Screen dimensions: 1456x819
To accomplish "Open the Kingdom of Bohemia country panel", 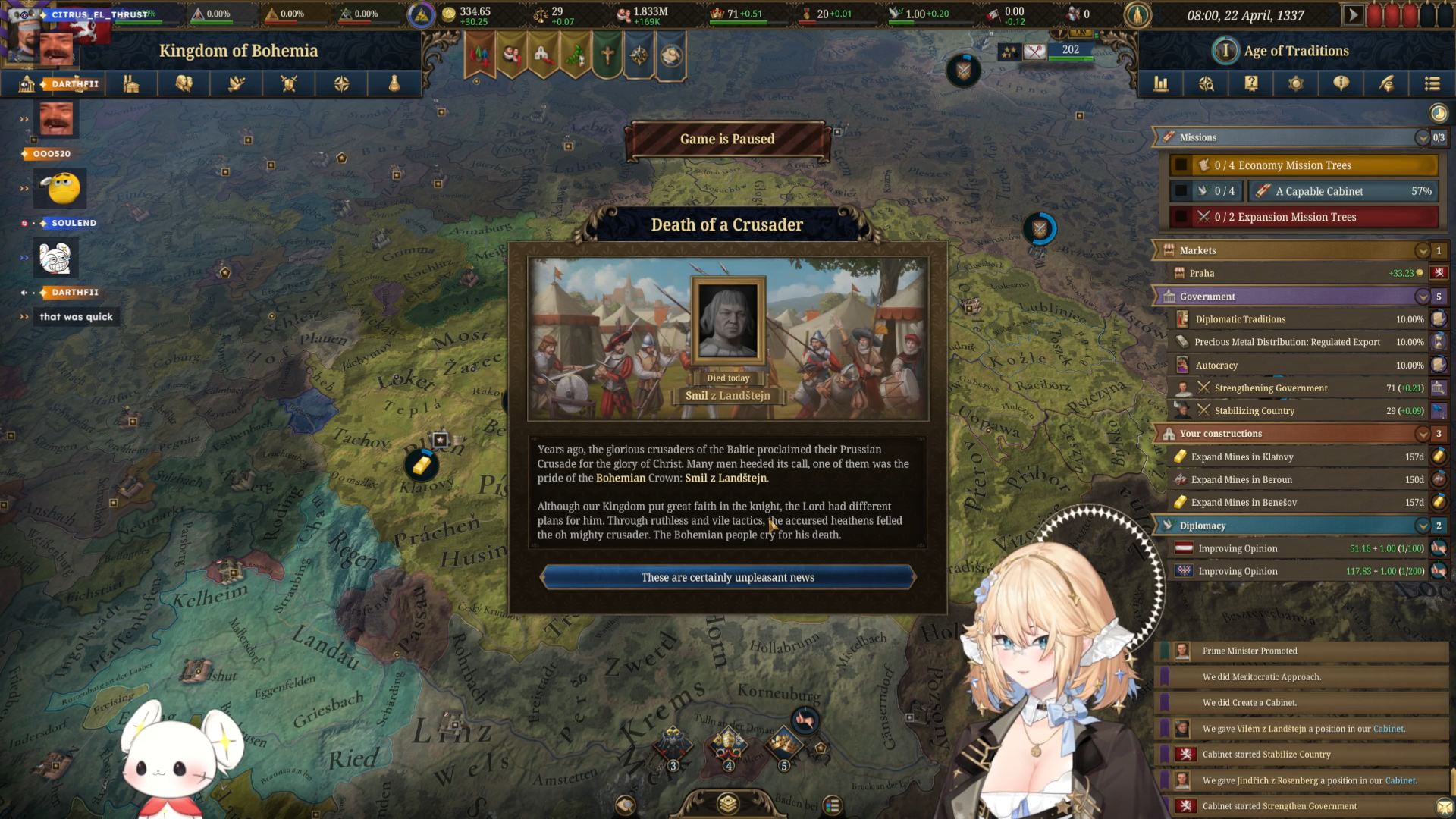I will click(237, 51).
